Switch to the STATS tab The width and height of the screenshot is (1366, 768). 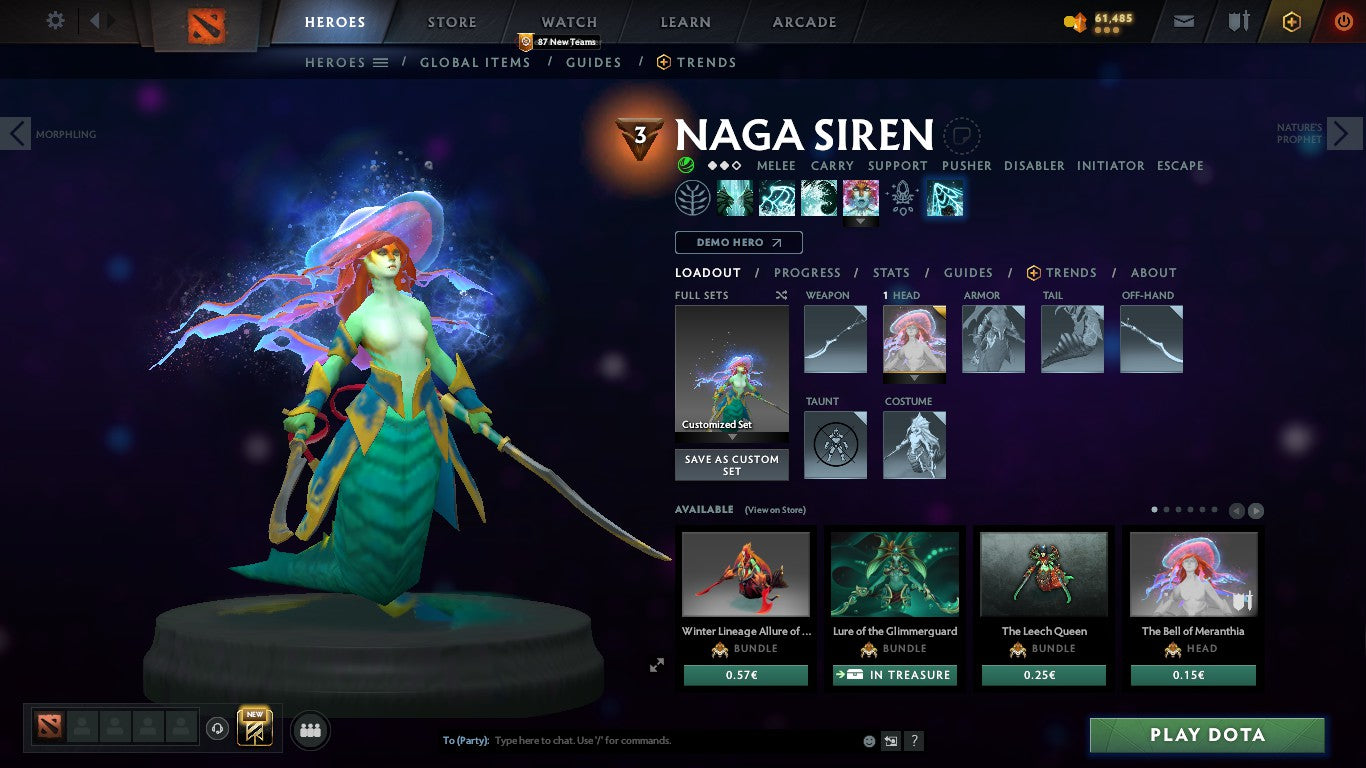click(x=890, y=272)
